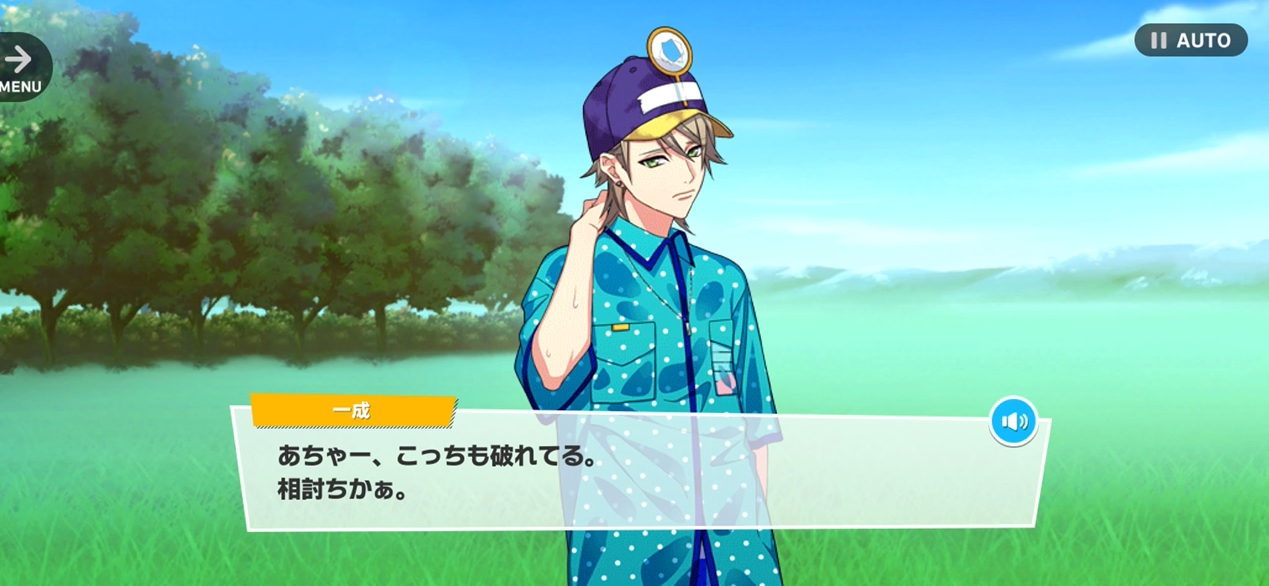Open the arrow MENU button
Screen dimensions: 1269x586
pos(20,68)
